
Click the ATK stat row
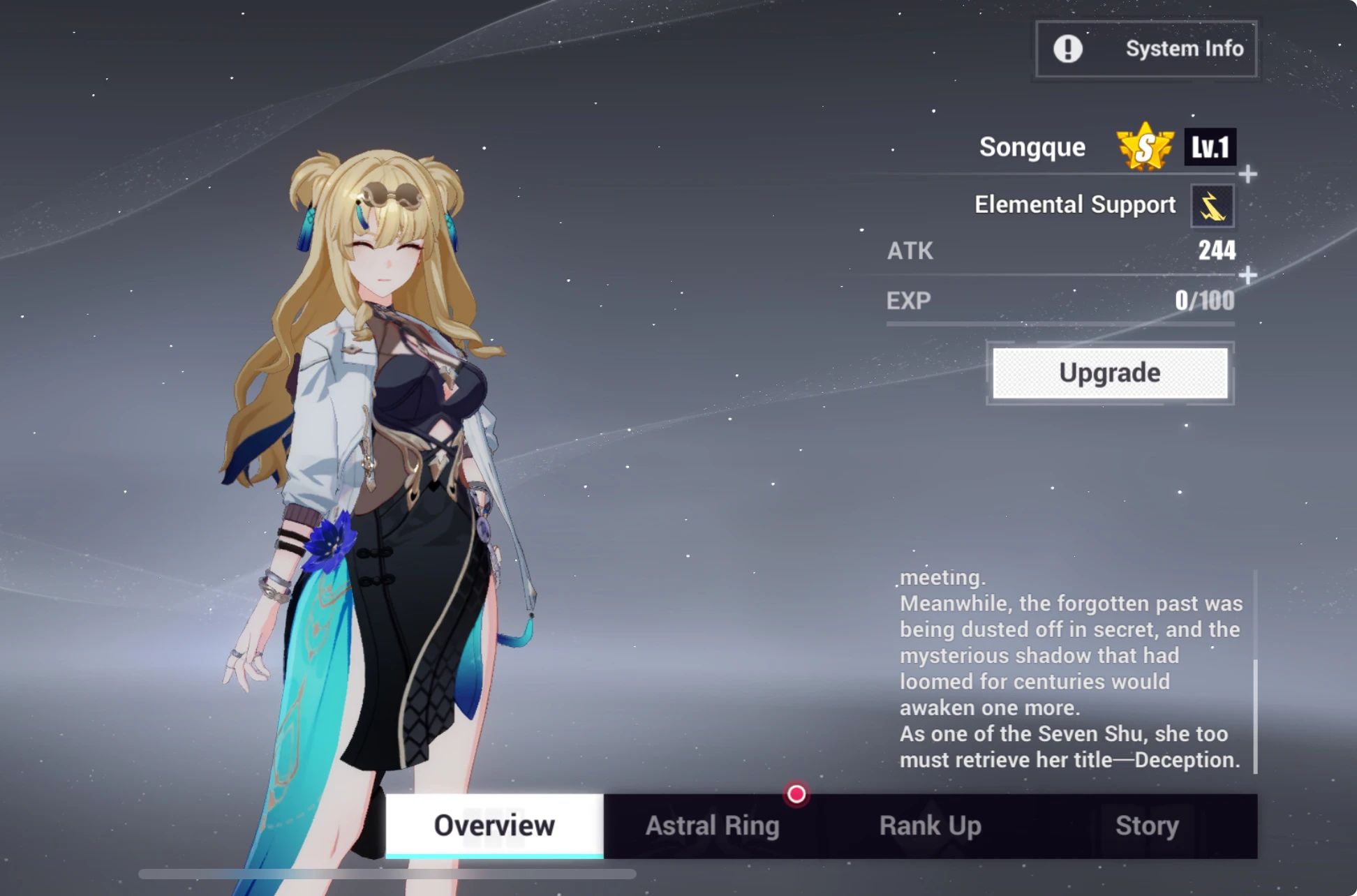click(x=1061, y=250)
